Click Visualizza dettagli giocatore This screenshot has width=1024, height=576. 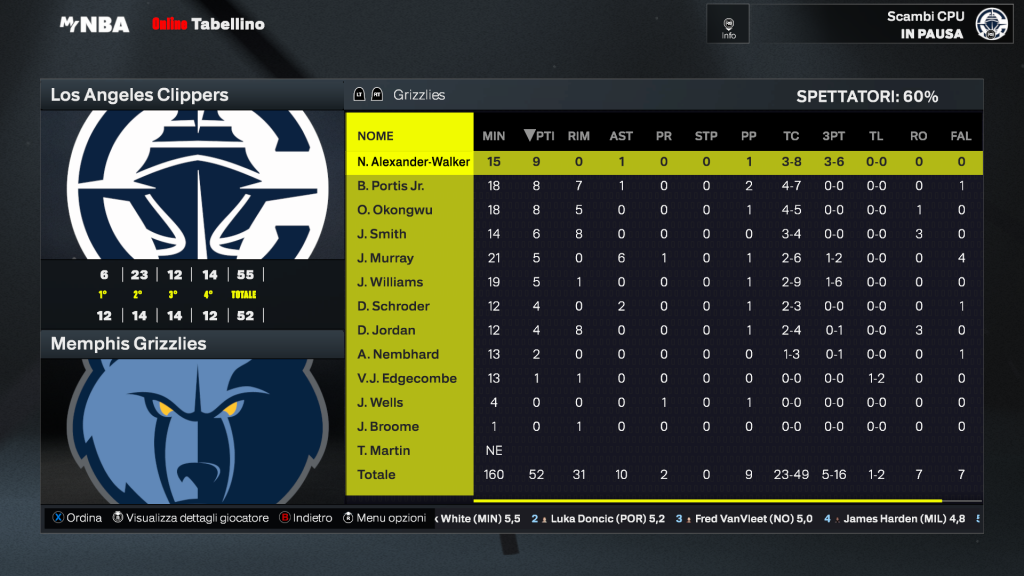(197, 518)
